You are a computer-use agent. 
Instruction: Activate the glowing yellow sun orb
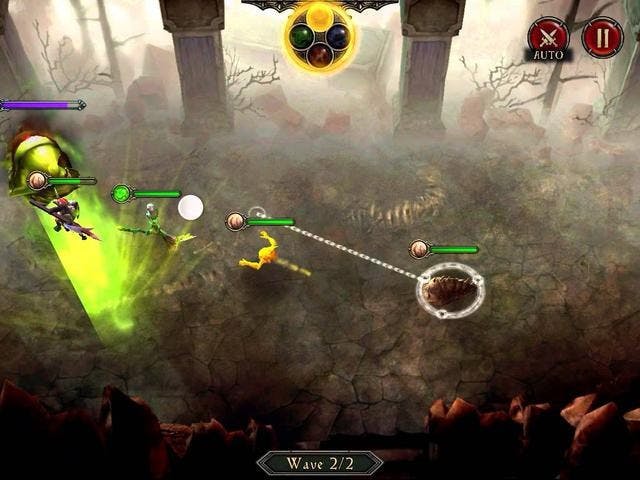321,16
